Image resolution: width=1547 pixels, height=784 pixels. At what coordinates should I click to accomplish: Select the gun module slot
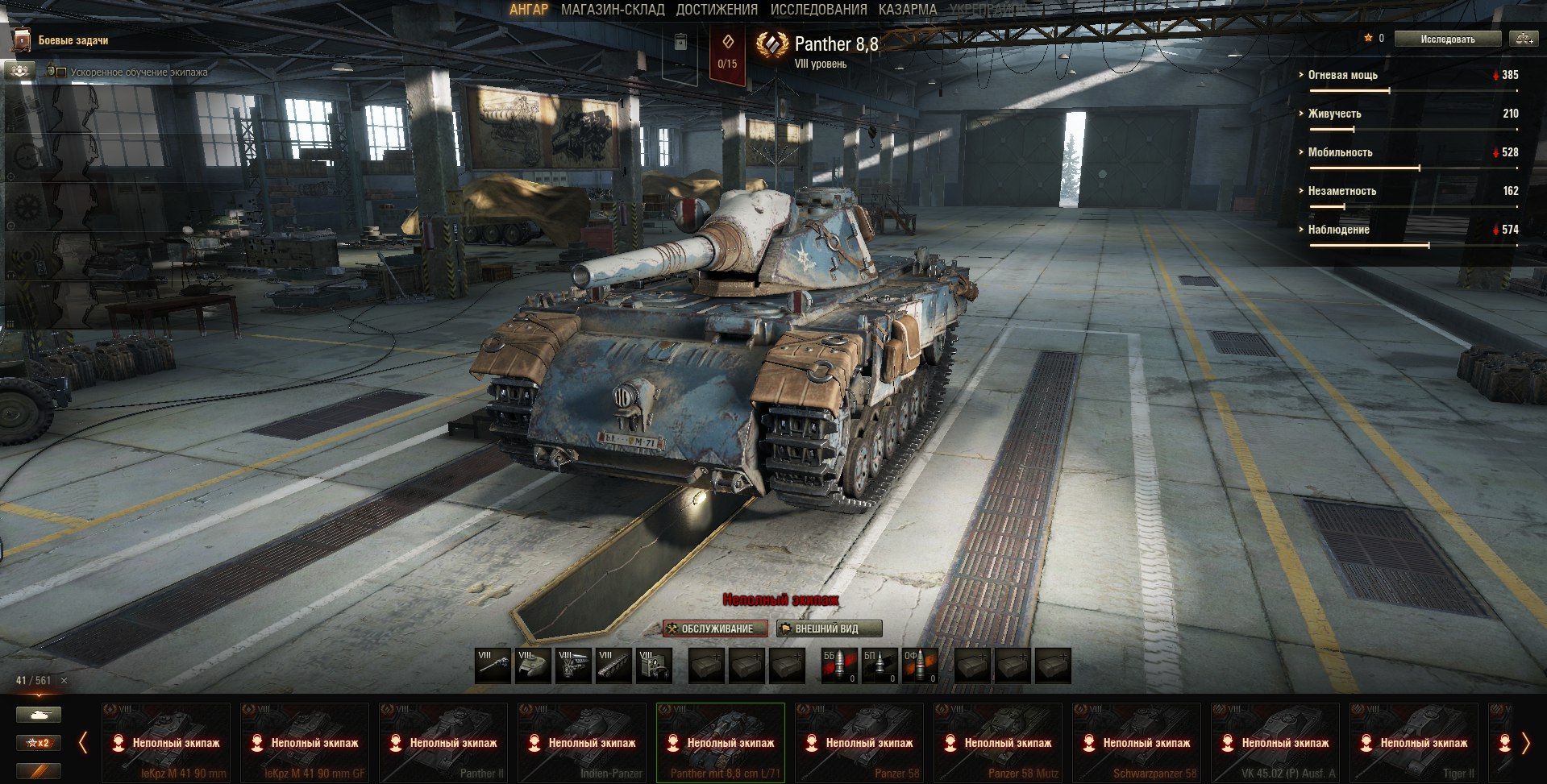[x=493, y=666]
